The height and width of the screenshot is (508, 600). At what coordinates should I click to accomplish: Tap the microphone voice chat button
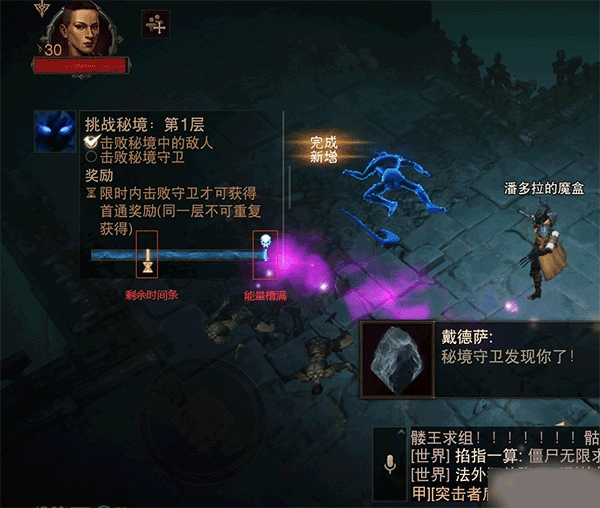click(x=390, y=465)
